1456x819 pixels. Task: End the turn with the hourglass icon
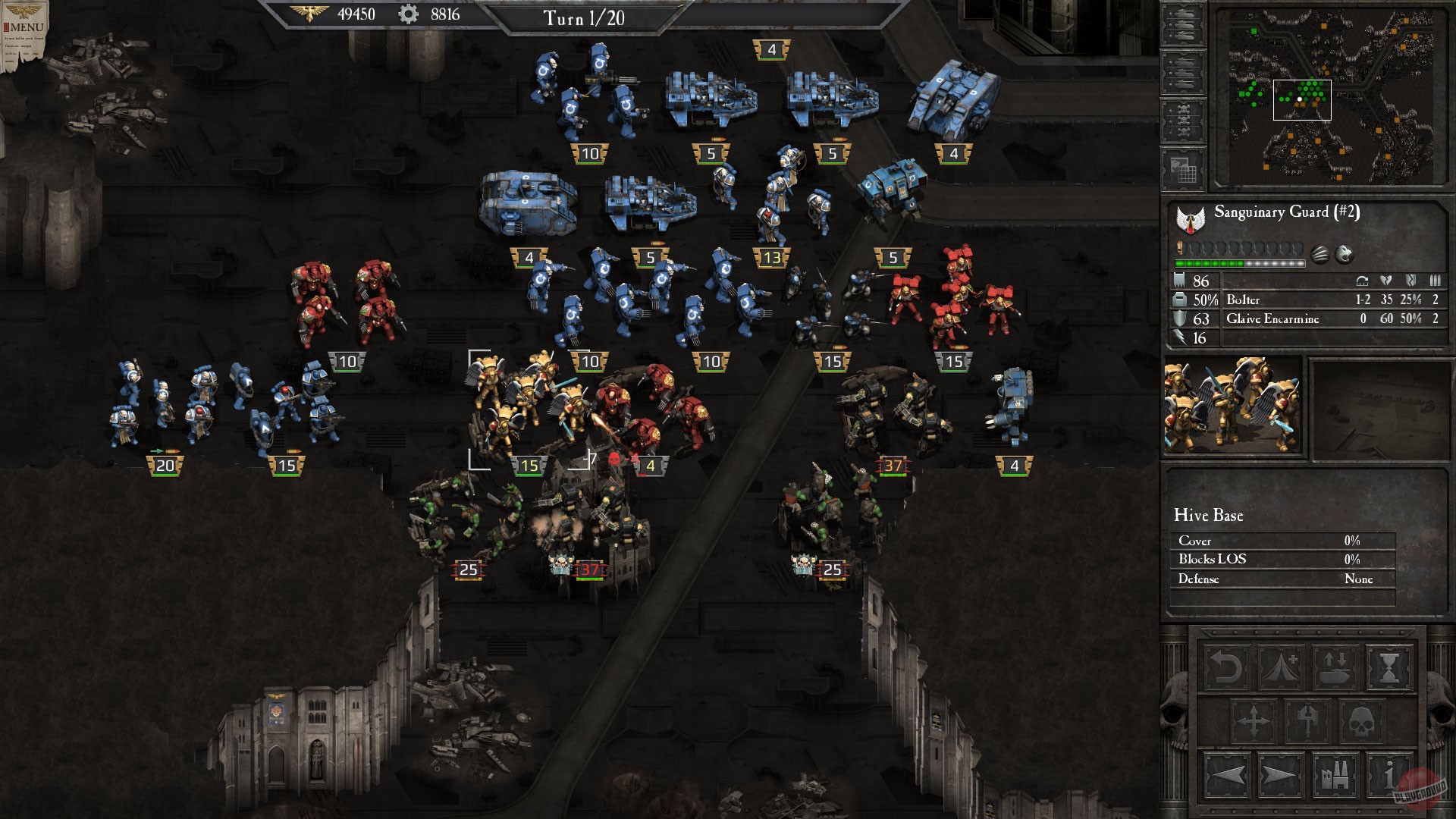point(1388,667)
